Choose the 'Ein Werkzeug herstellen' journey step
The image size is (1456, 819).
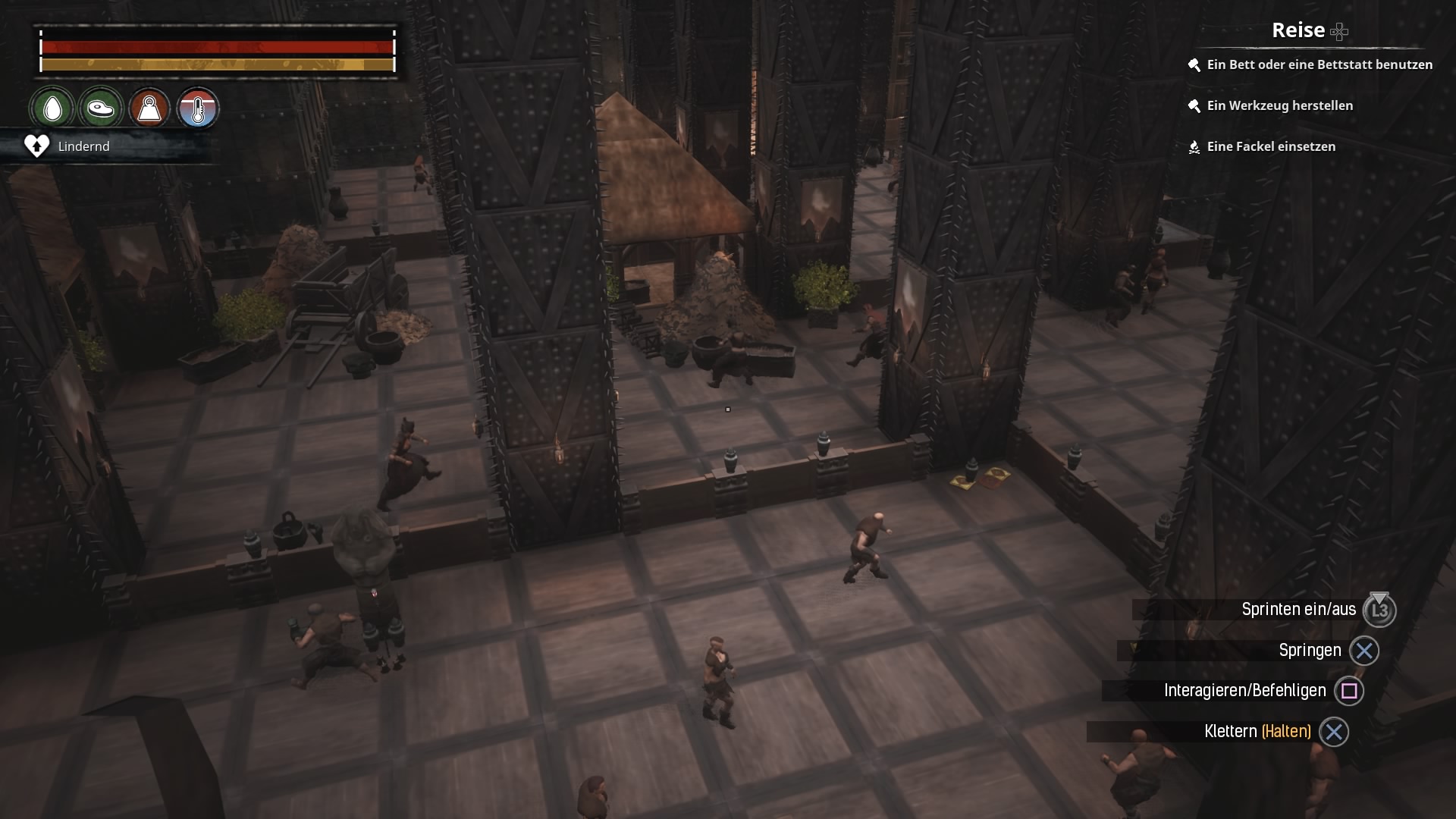click(x=1279, y=106)
